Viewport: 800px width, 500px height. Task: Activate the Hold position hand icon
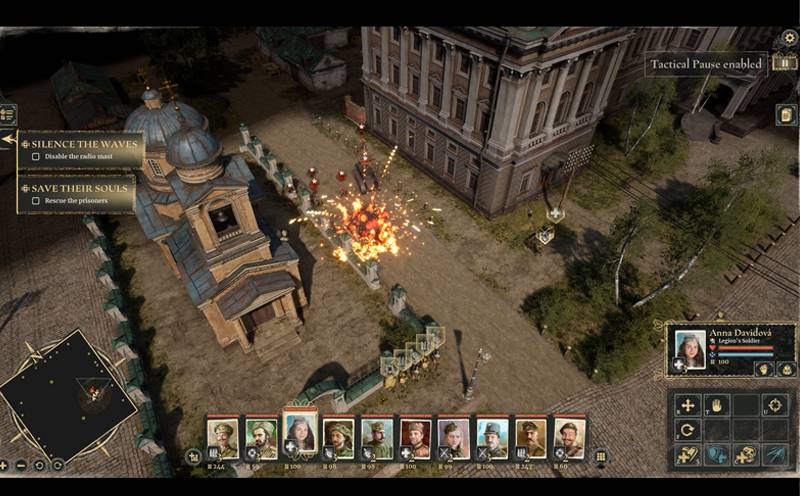click(716, 405)
